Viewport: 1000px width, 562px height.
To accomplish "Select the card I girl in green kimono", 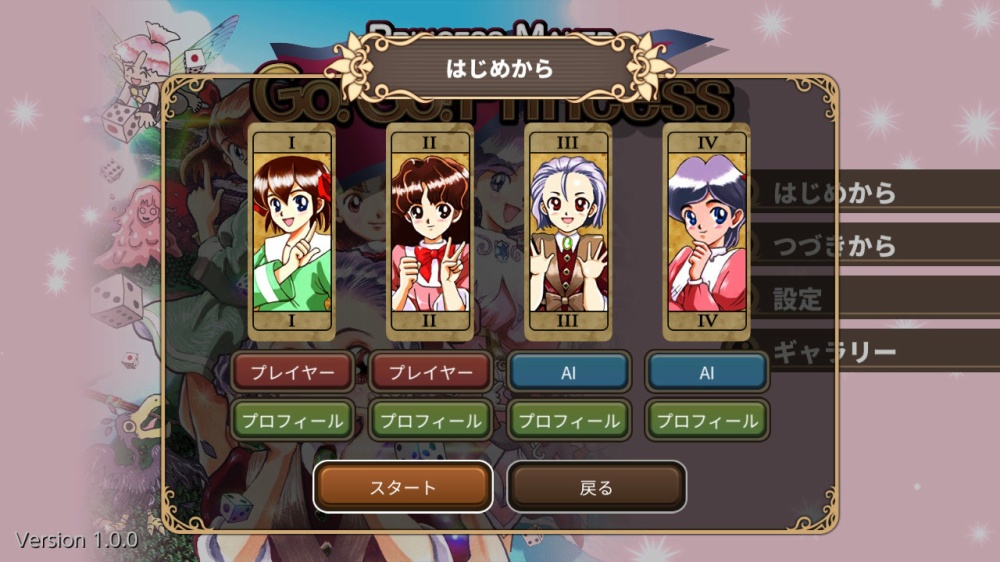I will [292, 232].
